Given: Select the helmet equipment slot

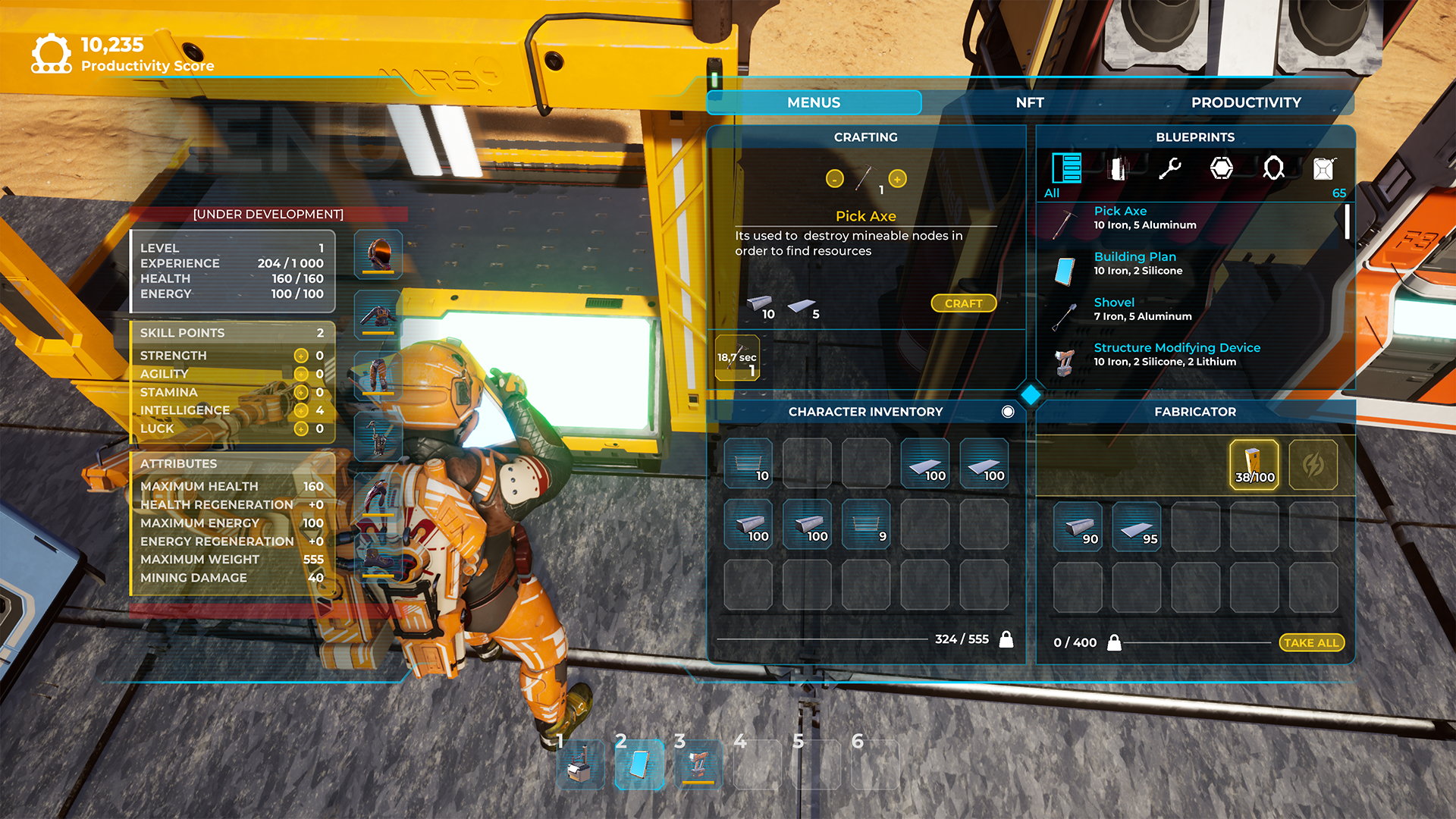Looking at the screenshot, I should 378,253.
